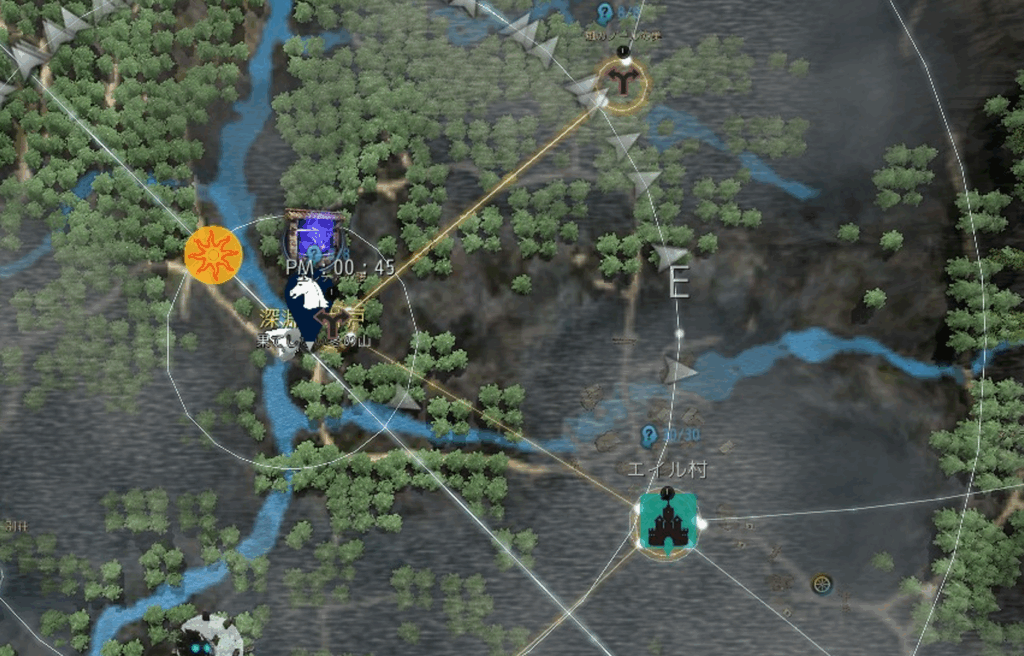Select the white marker with cyan dots

point(207,637)
